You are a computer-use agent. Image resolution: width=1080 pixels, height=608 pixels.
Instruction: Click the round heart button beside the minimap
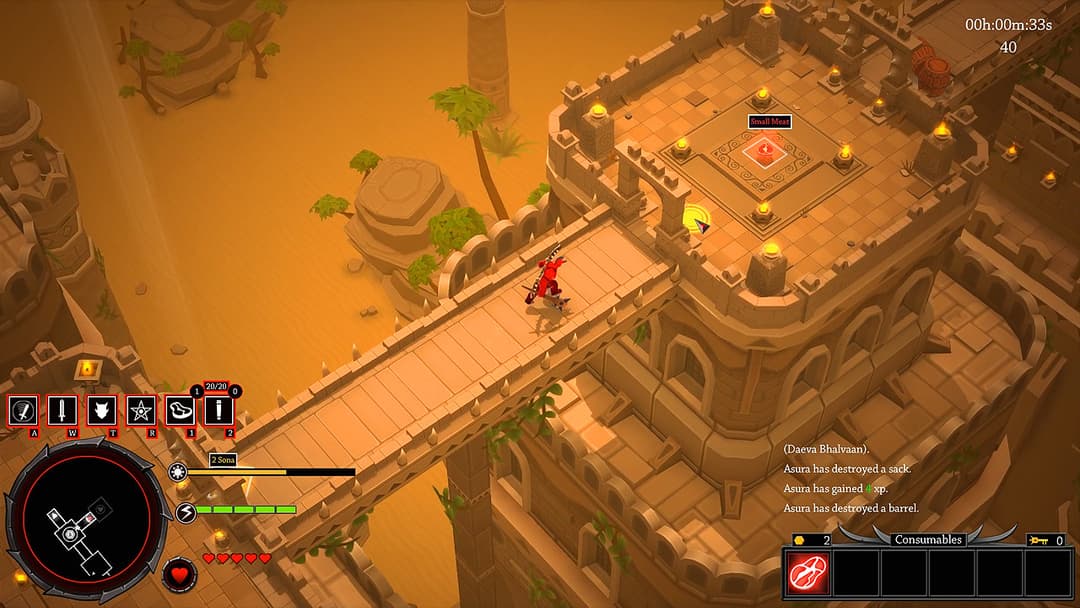tap(179, 575)
